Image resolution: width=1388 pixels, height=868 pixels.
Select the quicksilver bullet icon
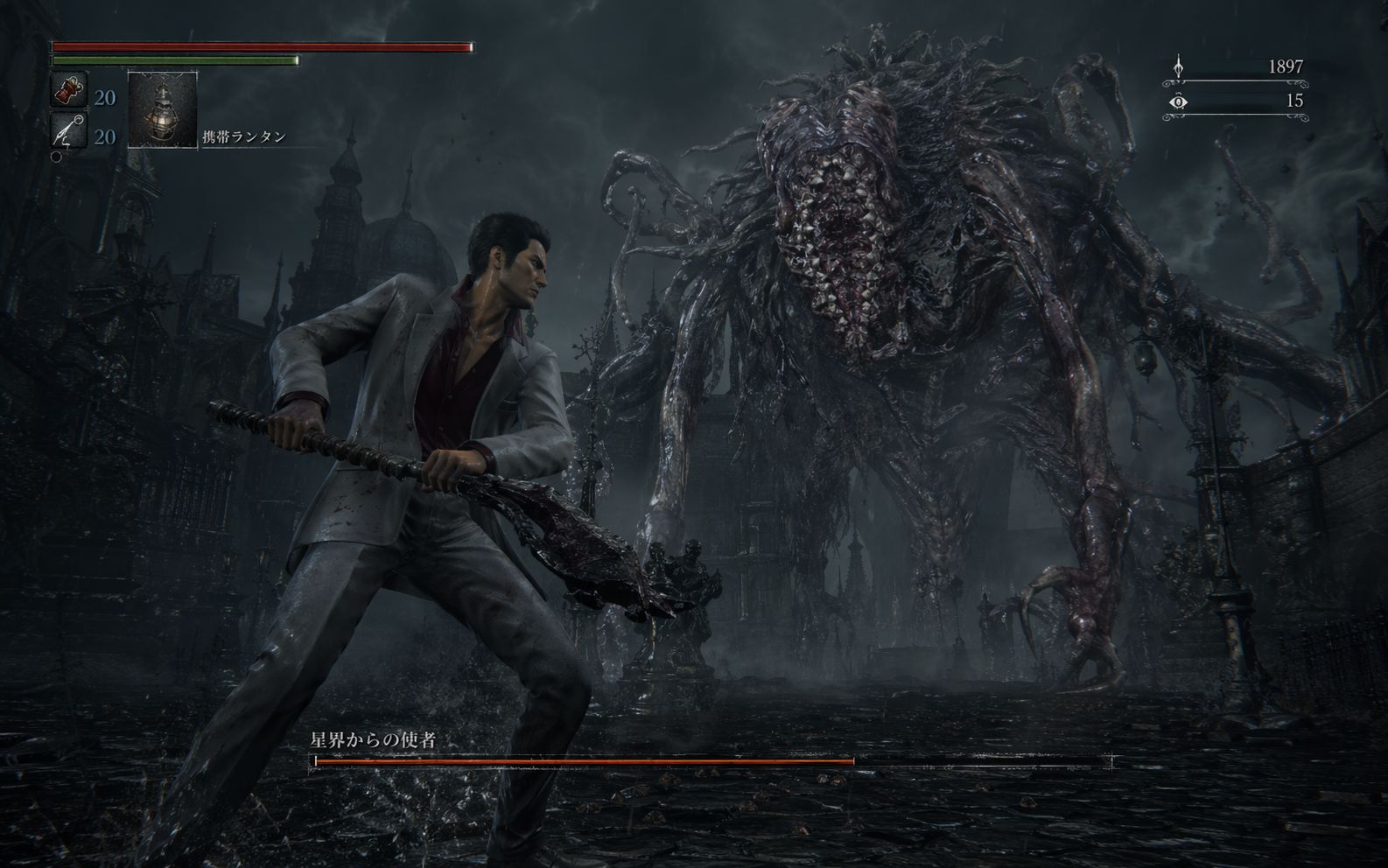point(68,131)
